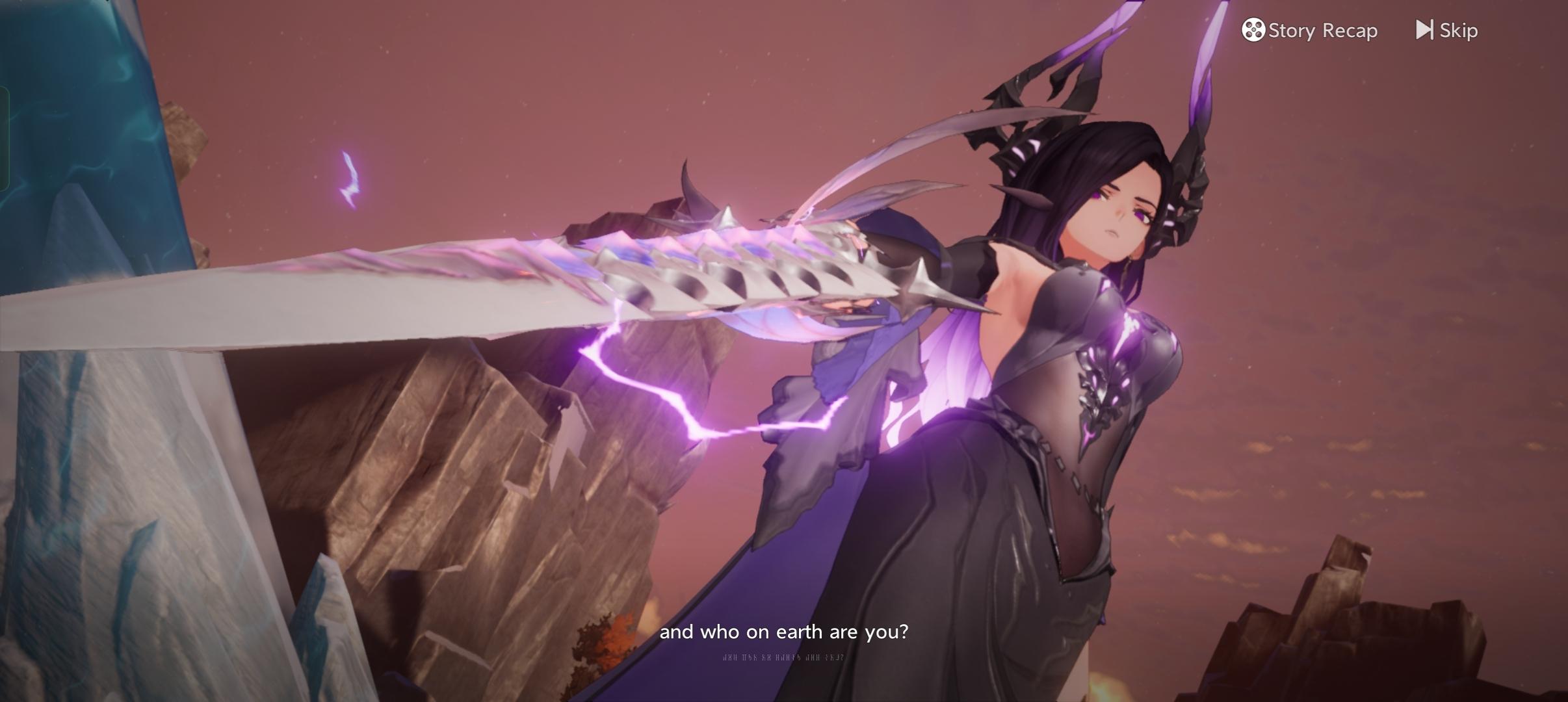Image resolution: width=1568 pixels, height=702 pixels.
Task: Open the Story Recap
Action: point(1309,31)
